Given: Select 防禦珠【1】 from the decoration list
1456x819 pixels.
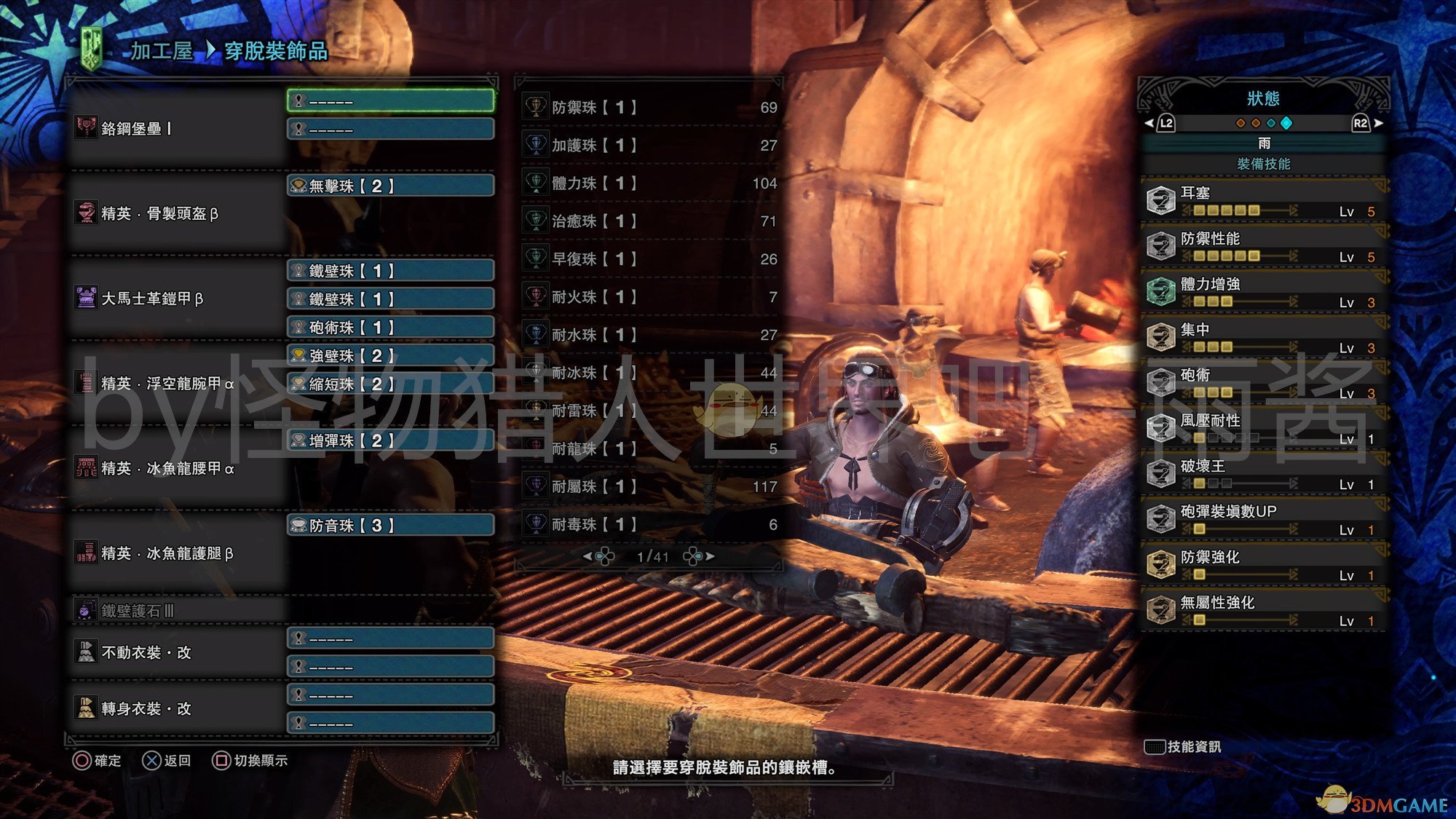Looking at the screenshot, I should coord(649,108).
